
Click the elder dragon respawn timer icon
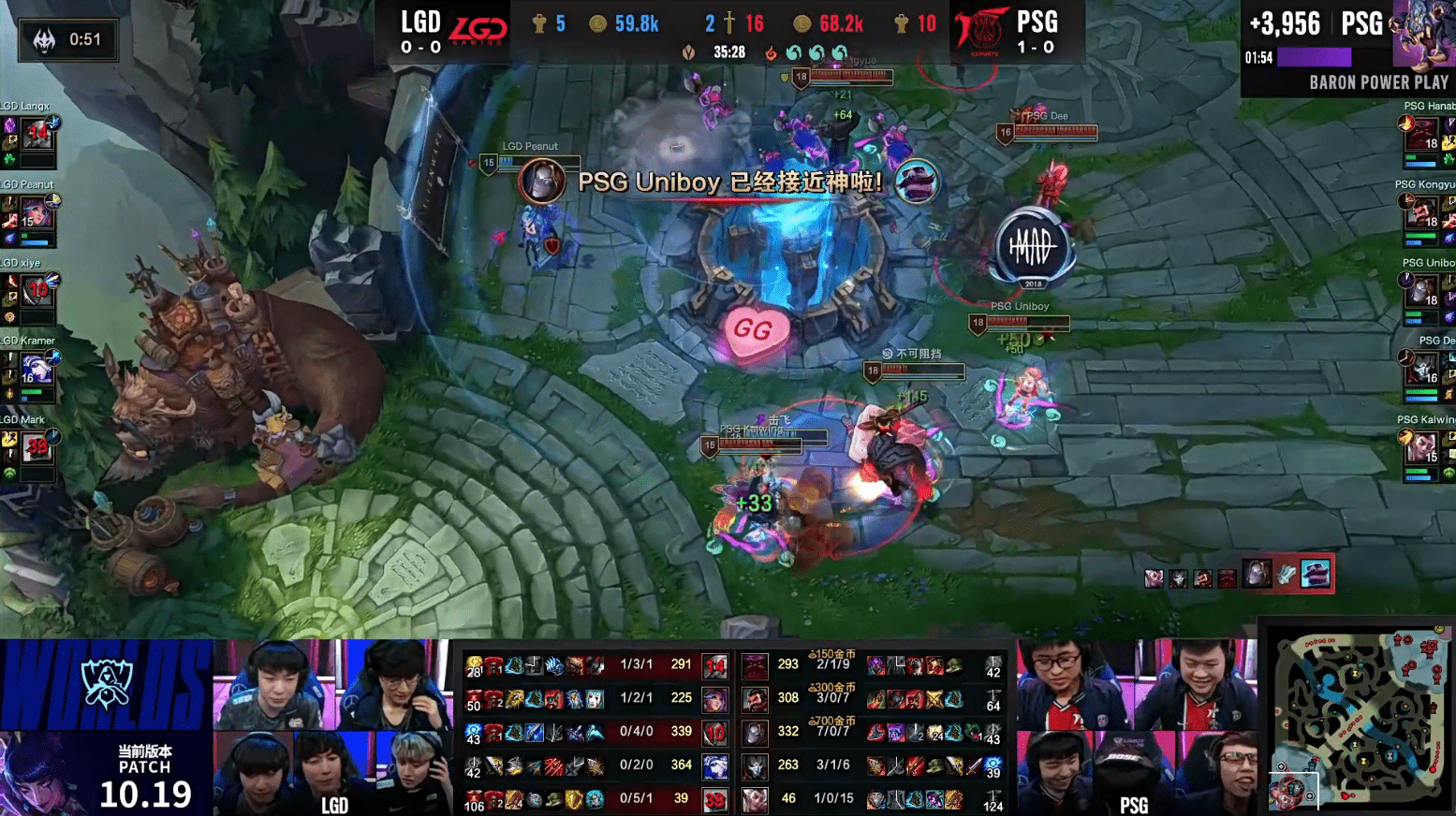click(44, 40)
